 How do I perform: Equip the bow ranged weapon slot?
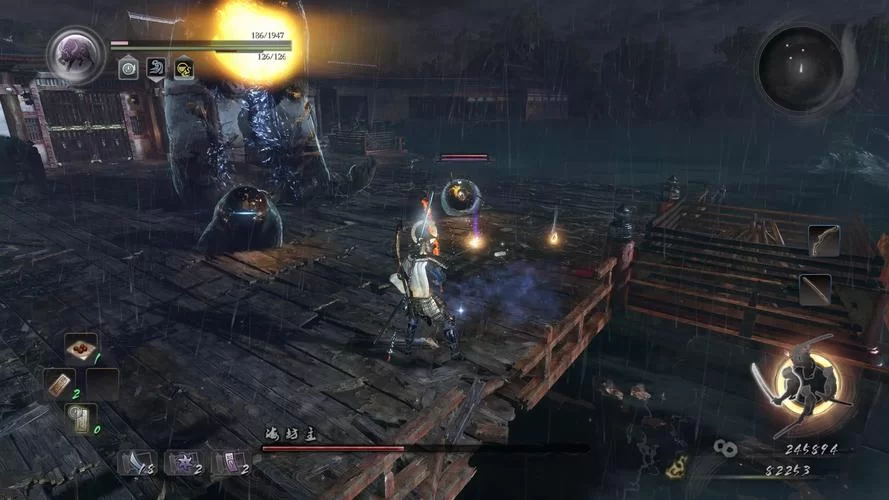click(824, 240)
